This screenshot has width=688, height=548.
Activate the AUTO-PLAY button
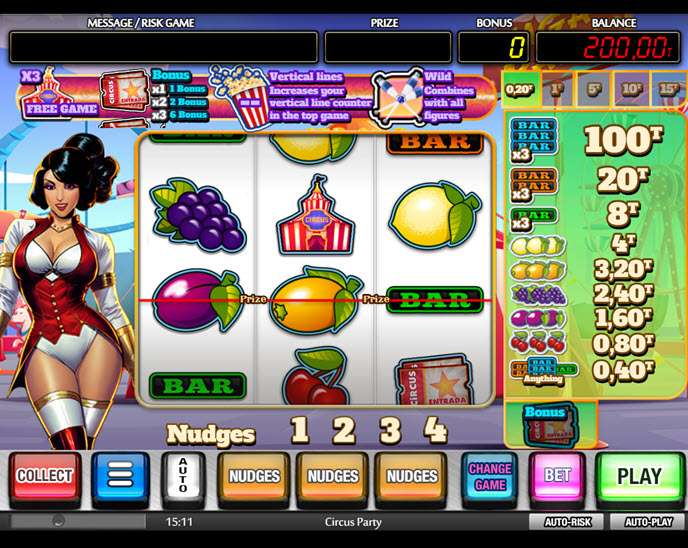coord(649,522)
